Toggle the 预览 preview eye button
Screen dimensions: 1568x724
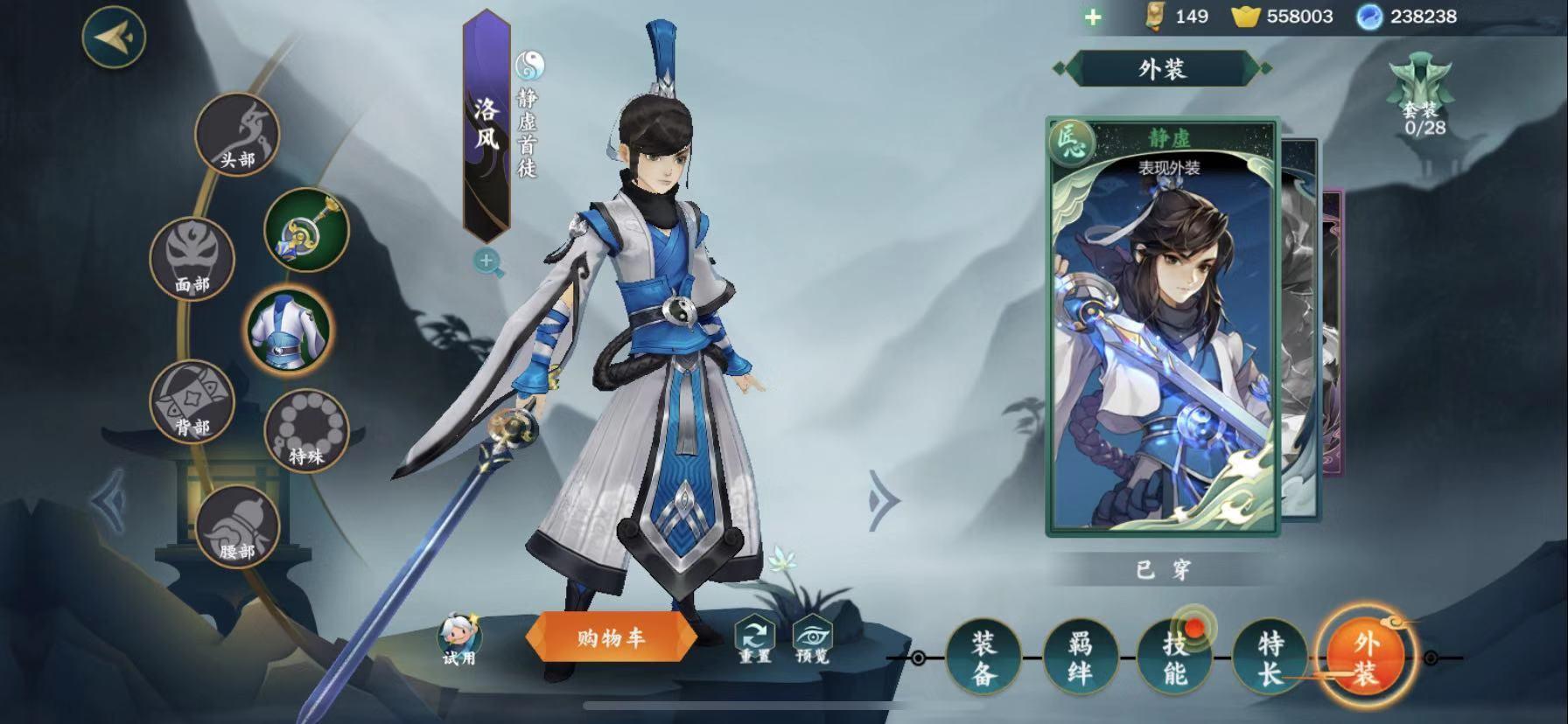[x=812, y=640]
